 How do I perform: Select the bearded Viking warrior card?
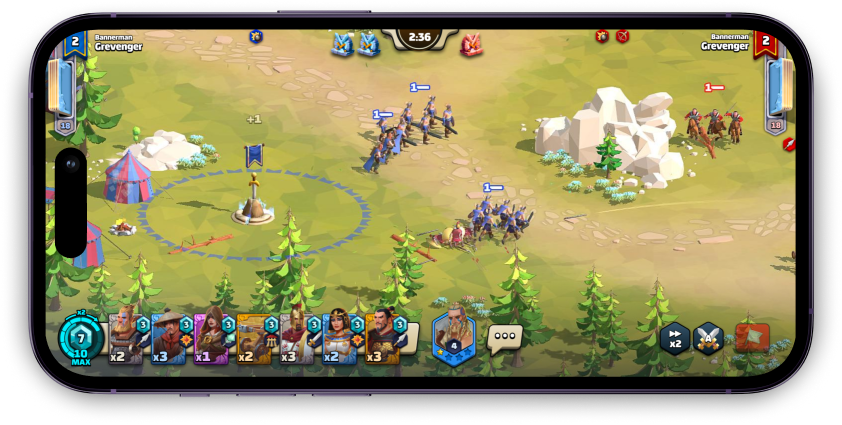(126, 338)
